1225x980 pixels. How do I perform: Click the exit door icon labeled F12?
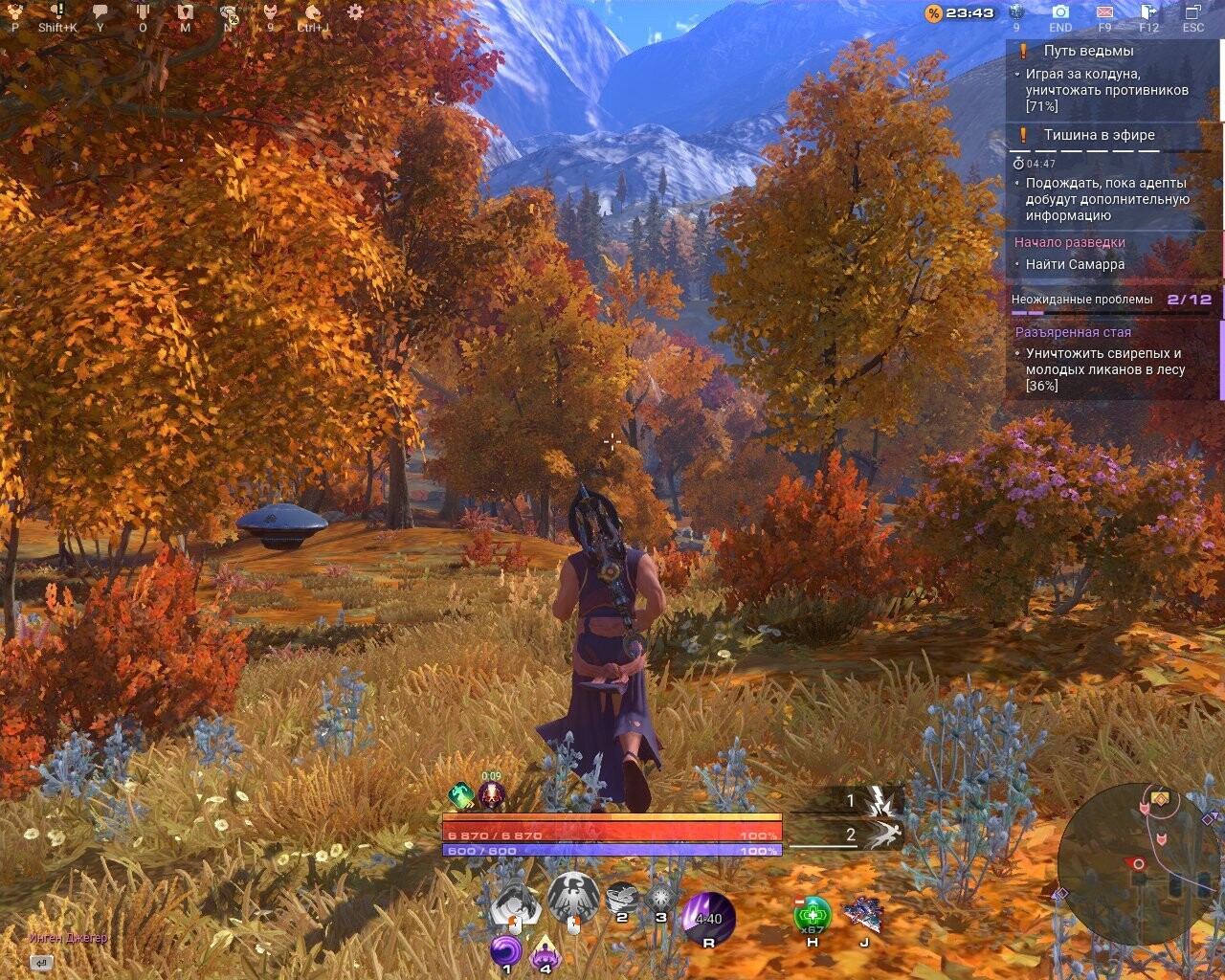1147,11
